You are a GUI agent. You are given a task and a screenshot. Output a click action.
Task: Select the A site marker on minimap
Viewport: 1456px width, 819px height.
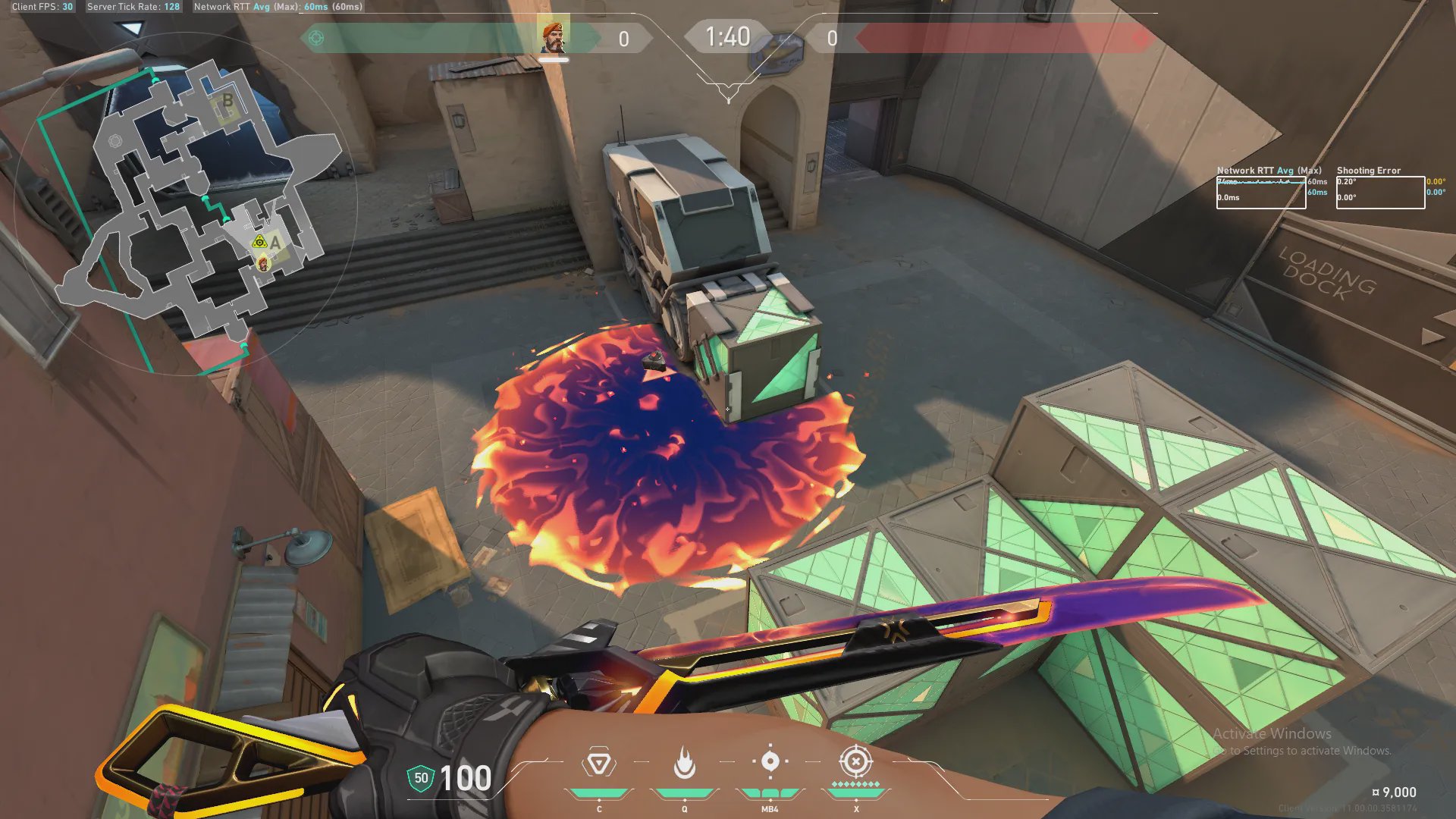[275, 243]
